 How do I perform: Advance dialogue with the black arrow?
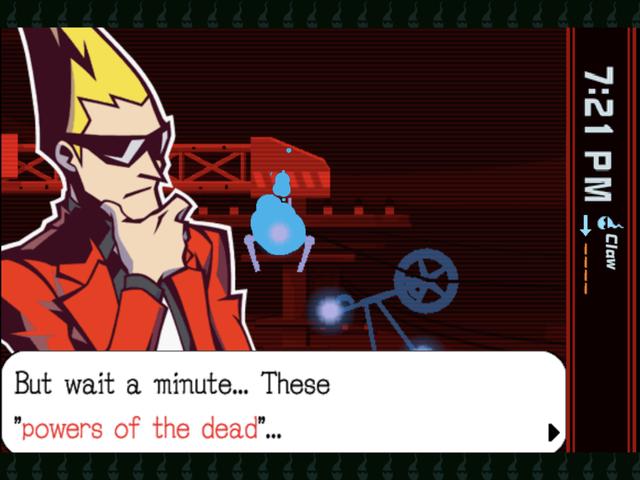553,432
